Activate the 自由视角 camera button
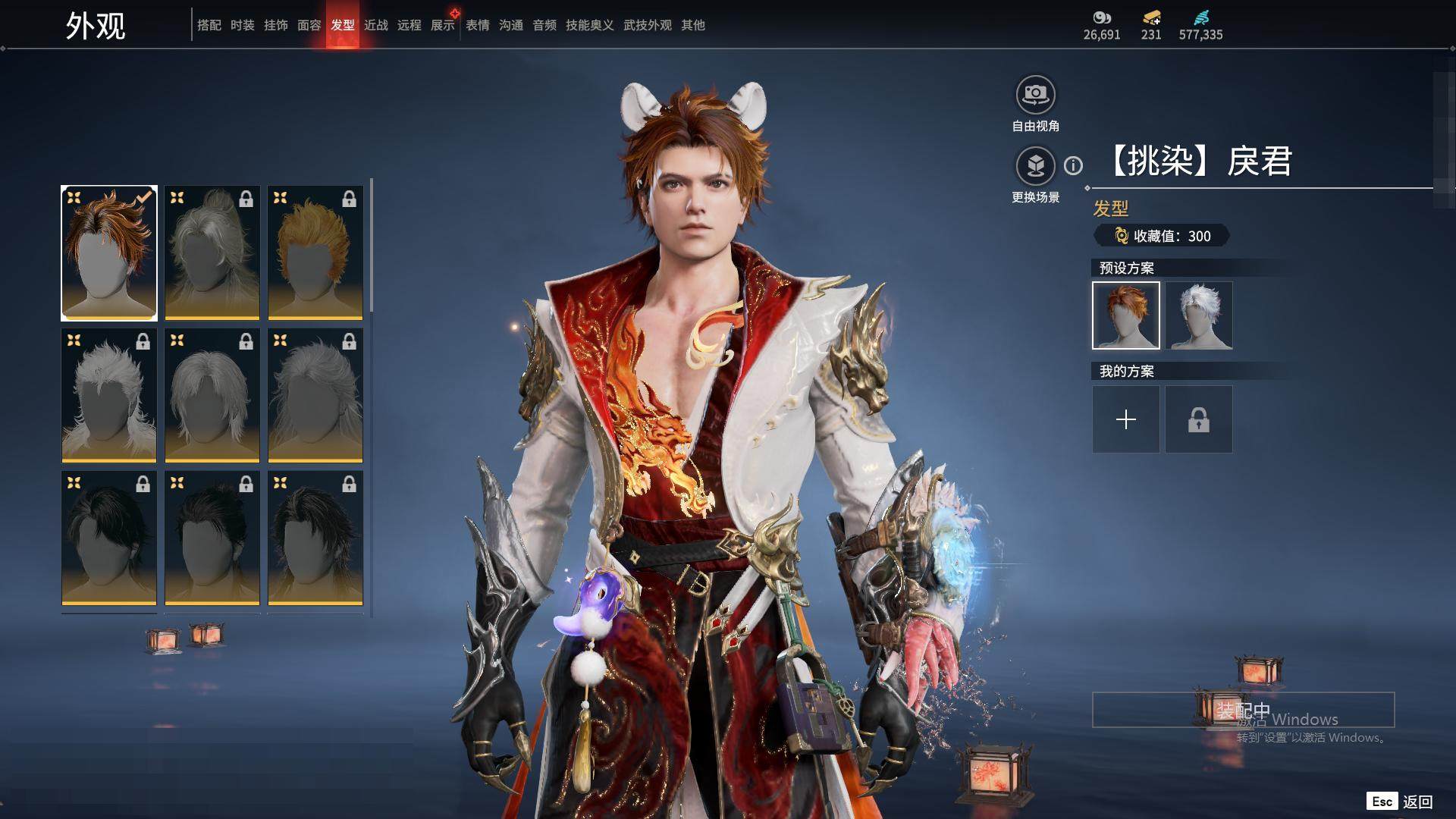This screenshot has width=1456, height=819. [x=1035, y=96]
